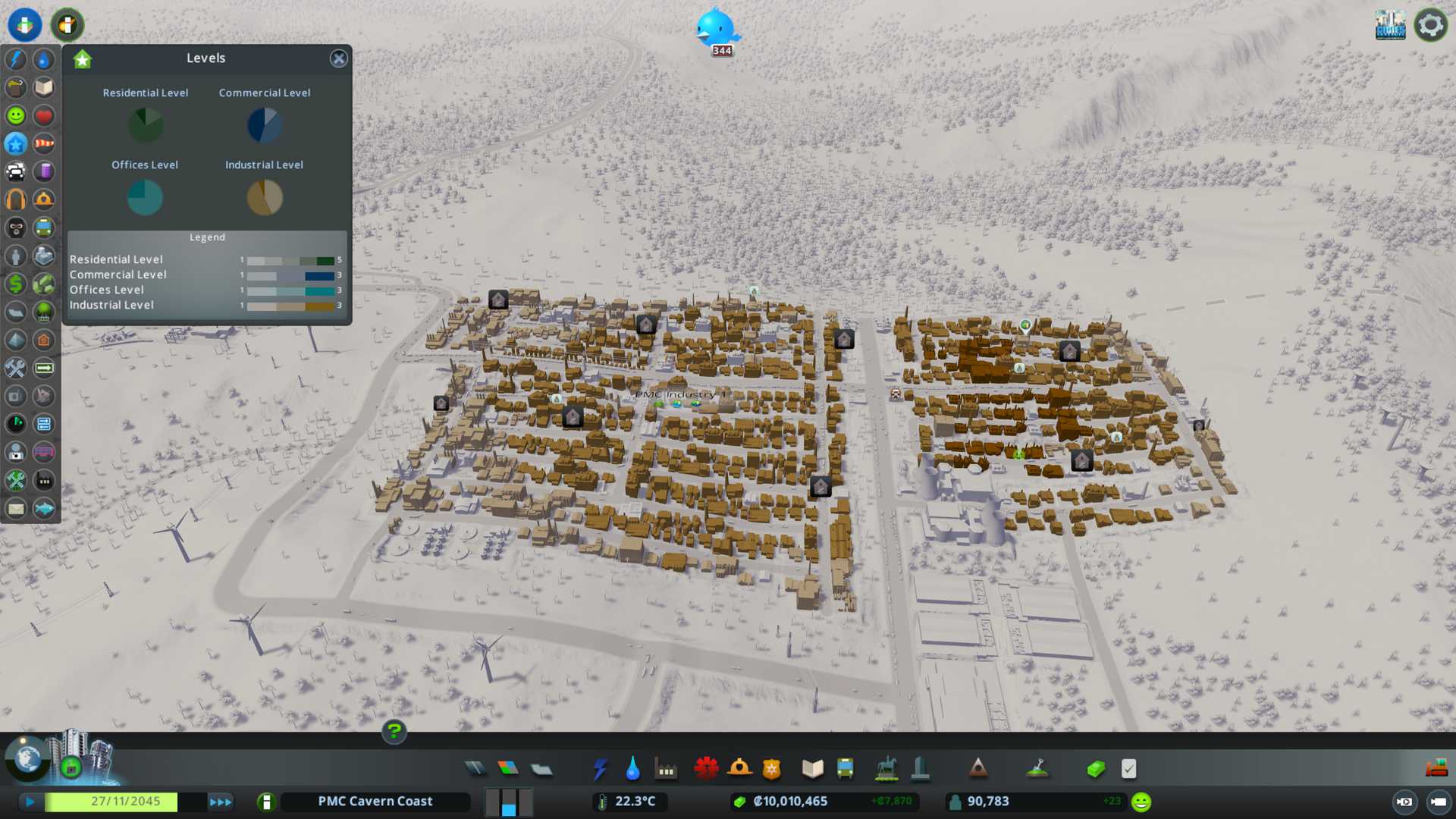Open the Crime info view

click(16, 227)
